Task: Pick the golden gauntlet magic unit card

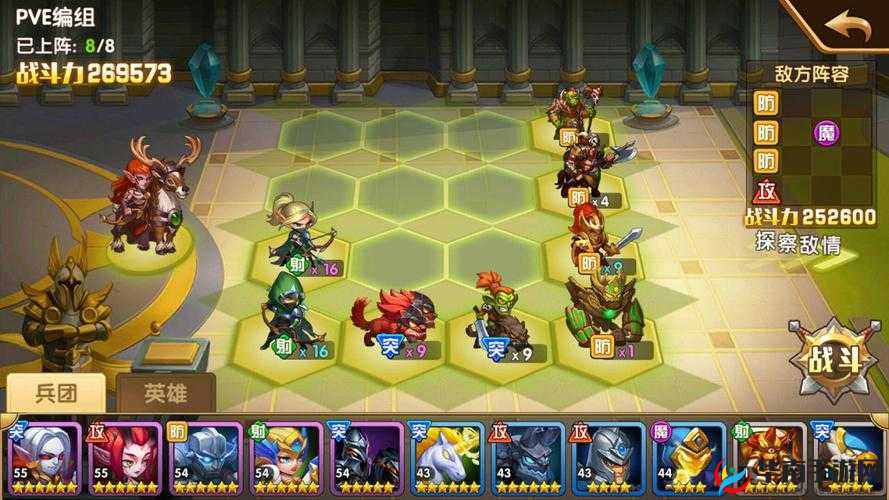Action: pos(687,456)
